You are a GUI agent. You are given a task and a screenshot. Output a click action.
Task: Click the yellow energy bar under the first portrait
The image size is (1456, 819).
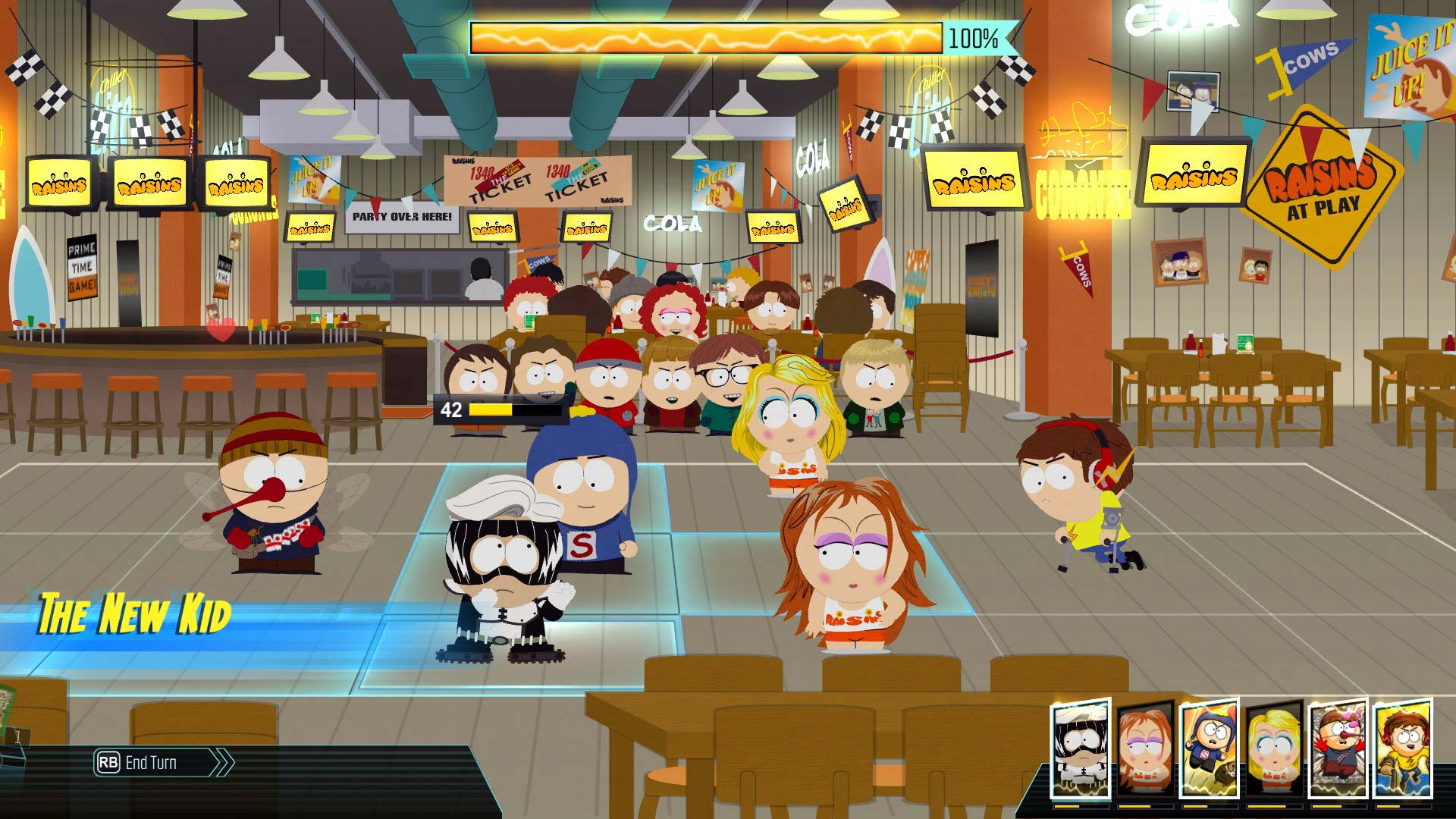(x=1080, y=805)
